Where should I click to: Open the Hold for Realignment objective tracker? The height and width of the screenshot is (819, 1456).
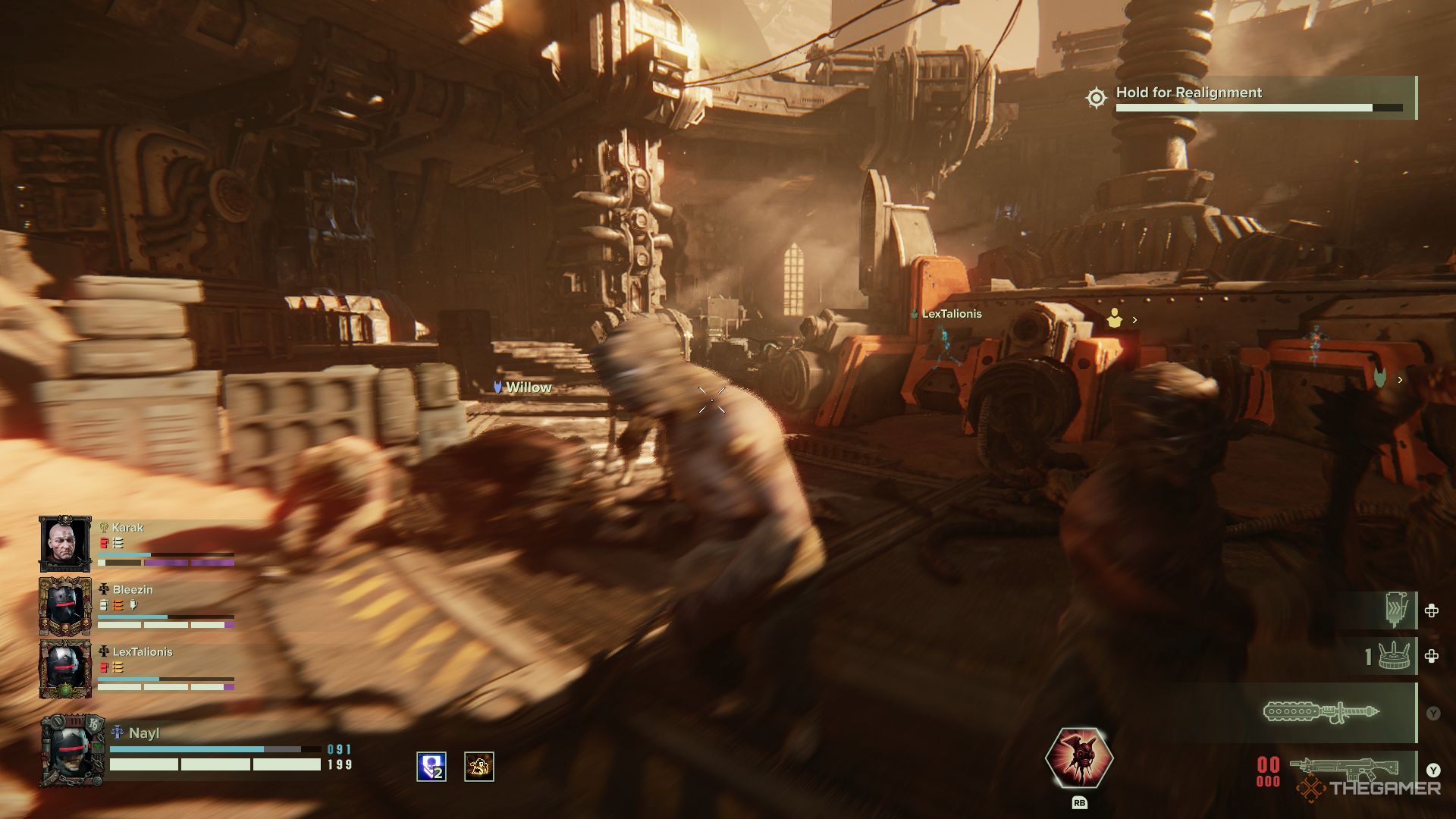tap(1252, 98)
